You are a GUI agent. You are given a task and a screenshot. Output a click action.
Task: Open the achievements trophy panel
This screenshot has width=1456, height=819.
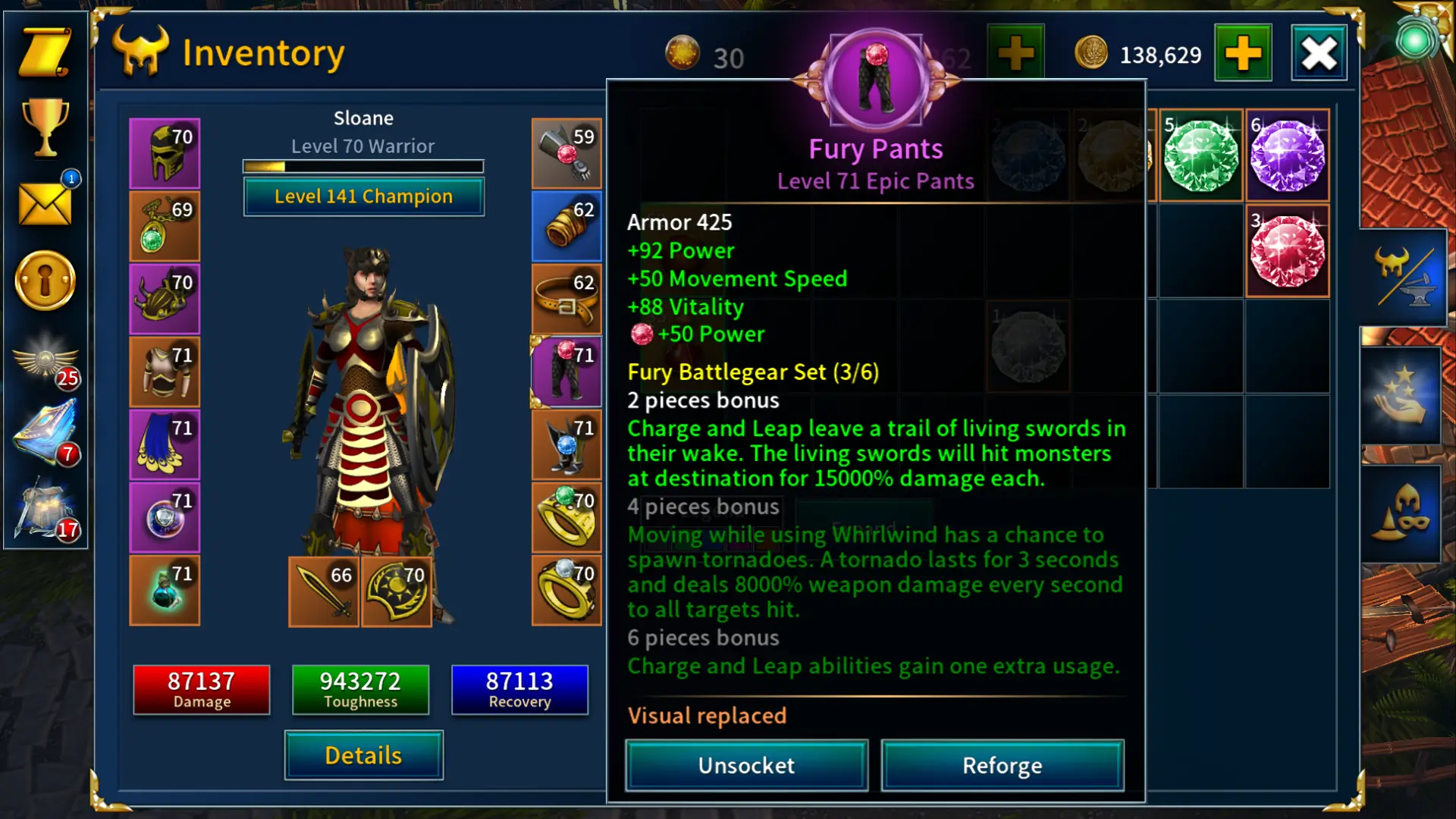tap(43, 129)
